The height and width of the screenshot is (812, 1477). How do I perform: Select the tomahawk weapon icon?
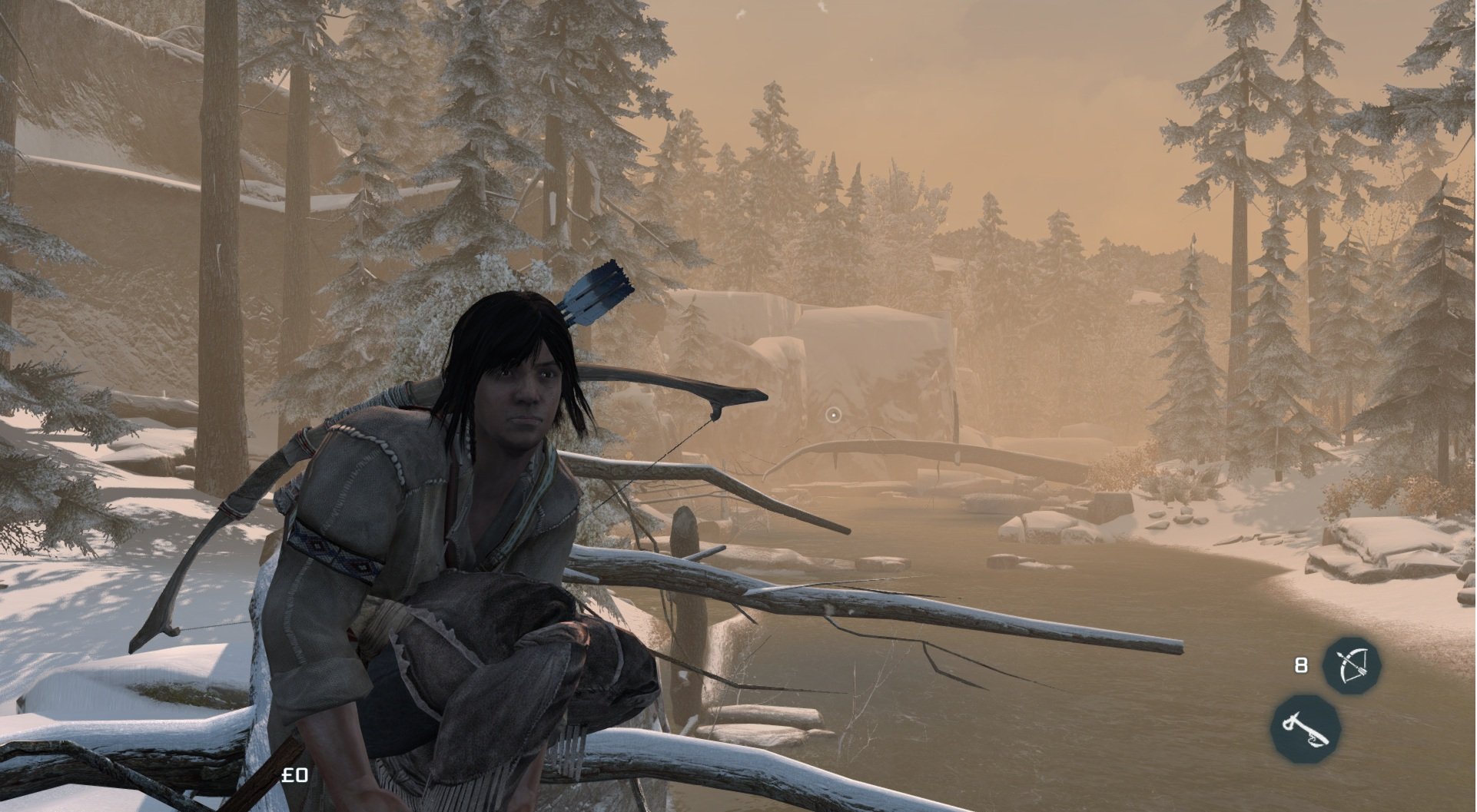click(x=1305, y=728)
